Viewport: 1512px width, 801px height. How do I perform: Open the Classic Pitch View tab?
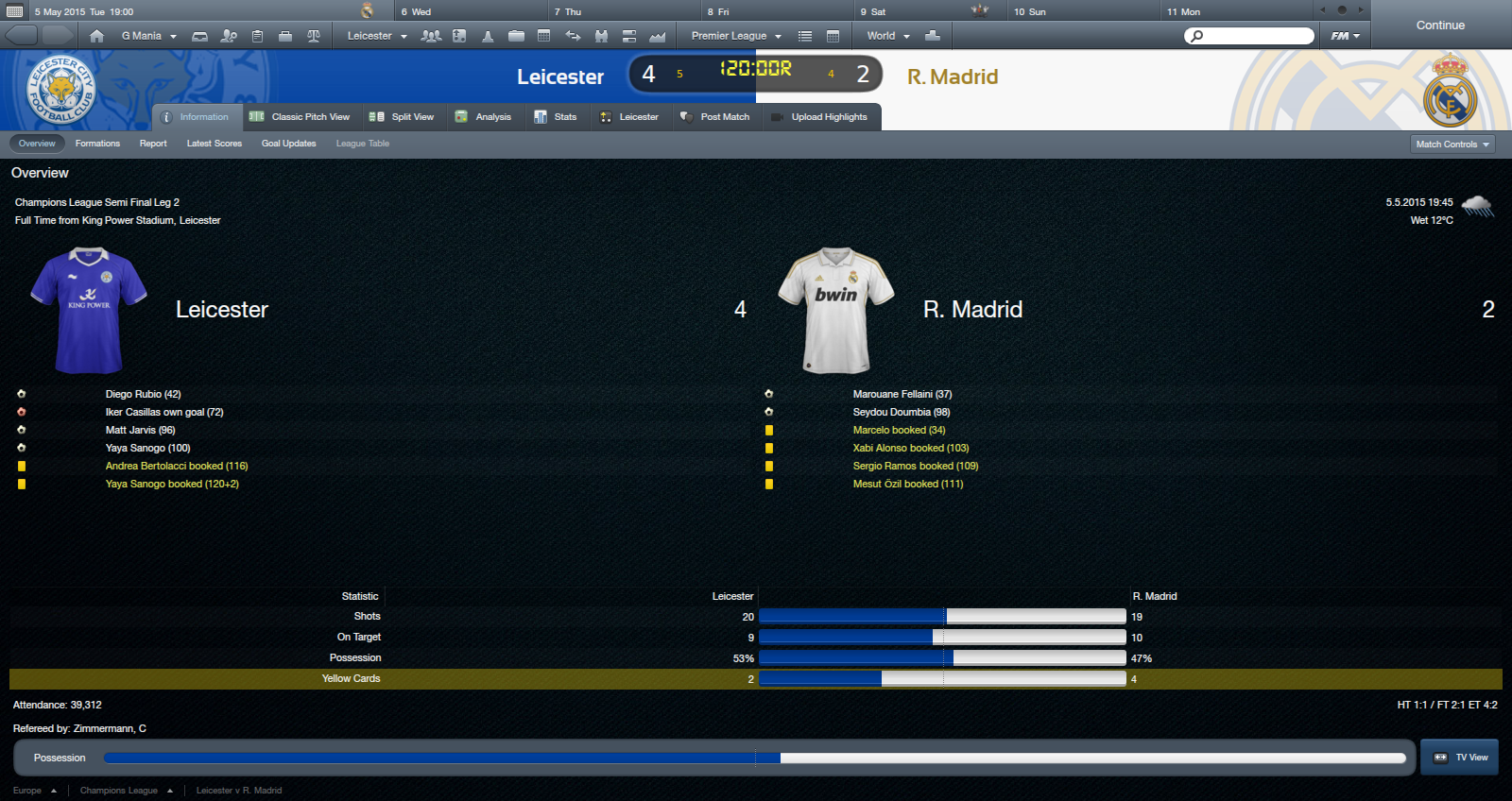[300, 117]
